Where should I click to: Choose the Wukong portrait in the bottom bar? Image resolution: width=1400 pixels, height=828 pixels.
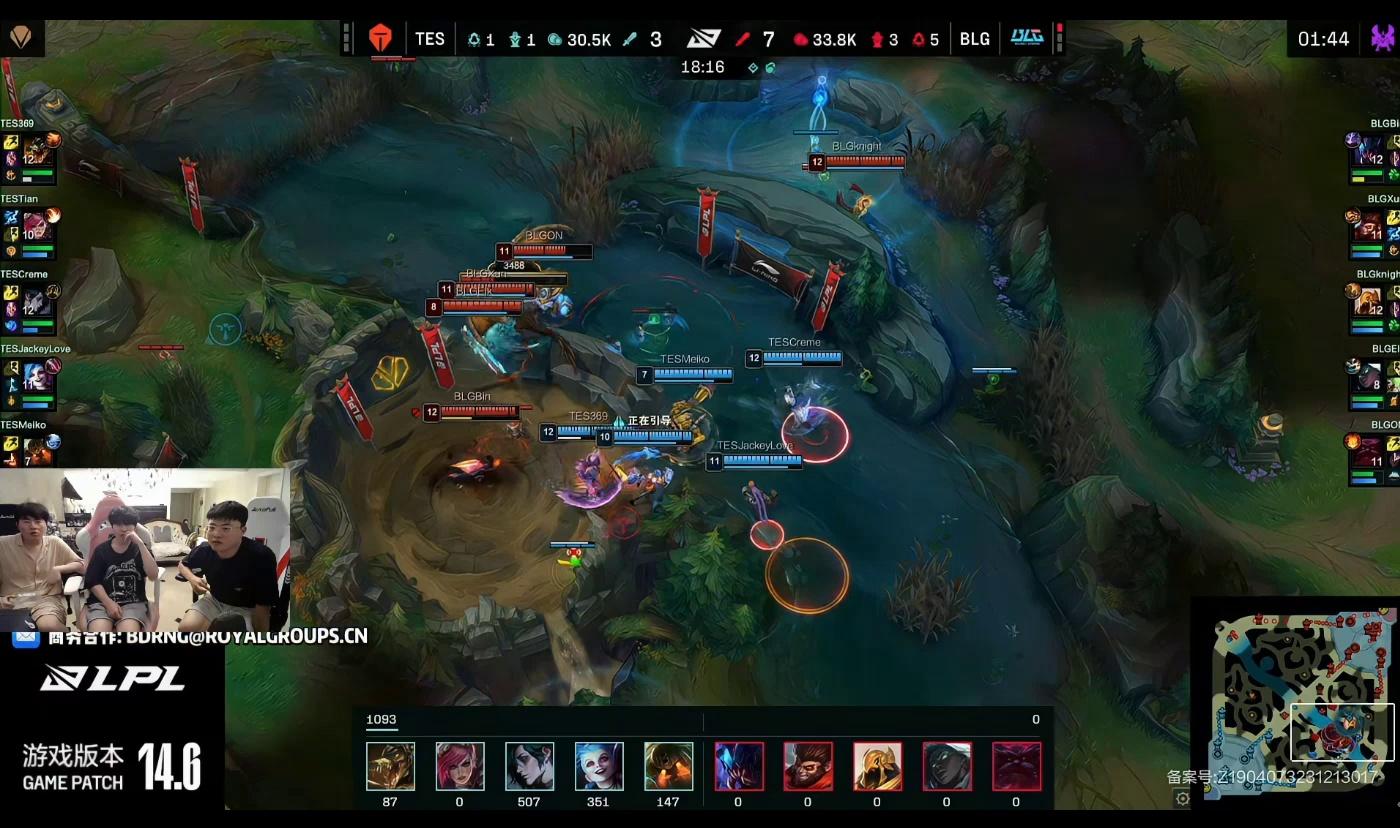[x=808, y=766]
